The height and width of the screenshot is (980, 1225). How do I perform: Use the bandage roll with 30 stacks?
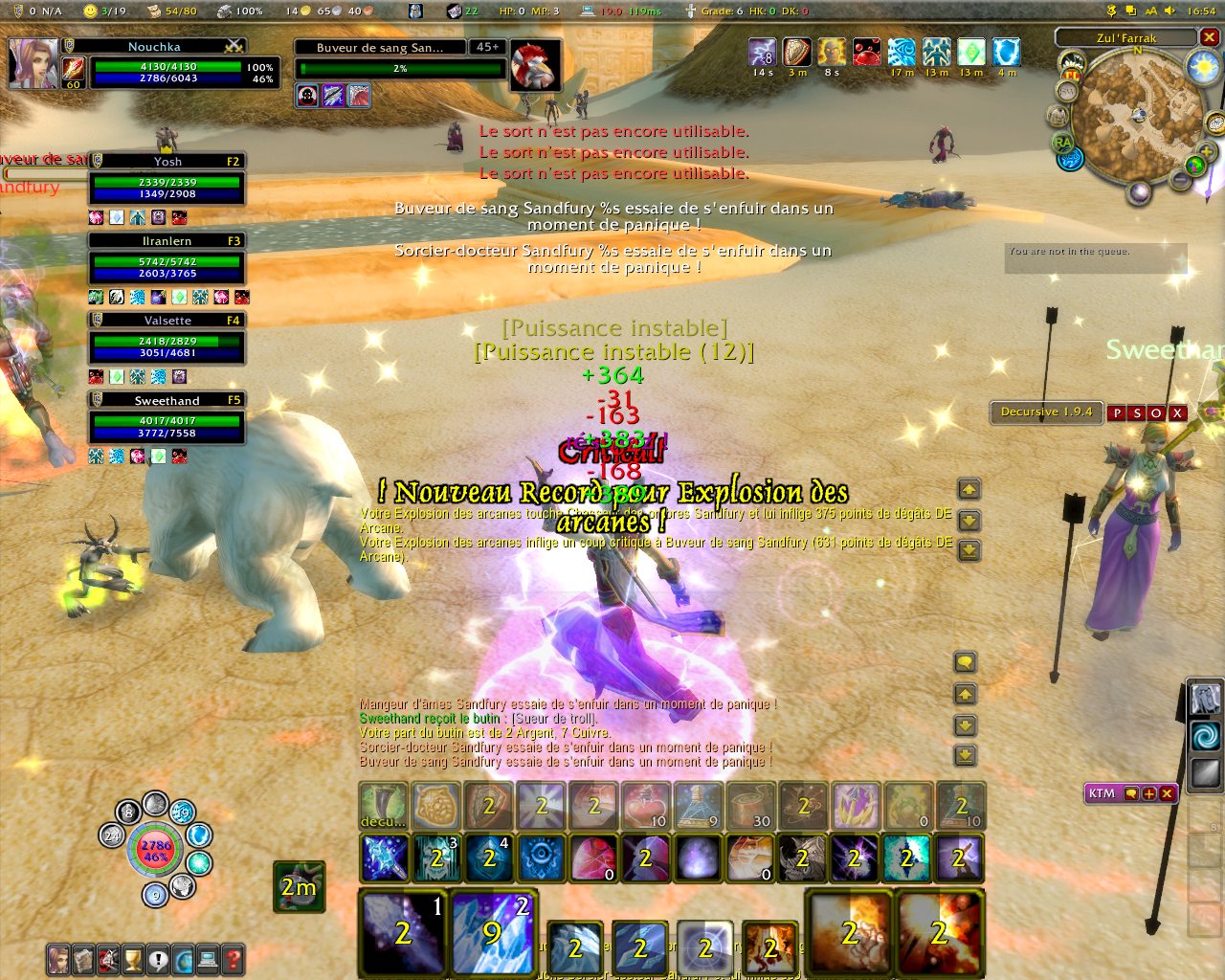pyautogui.click(x=750, y=805)
